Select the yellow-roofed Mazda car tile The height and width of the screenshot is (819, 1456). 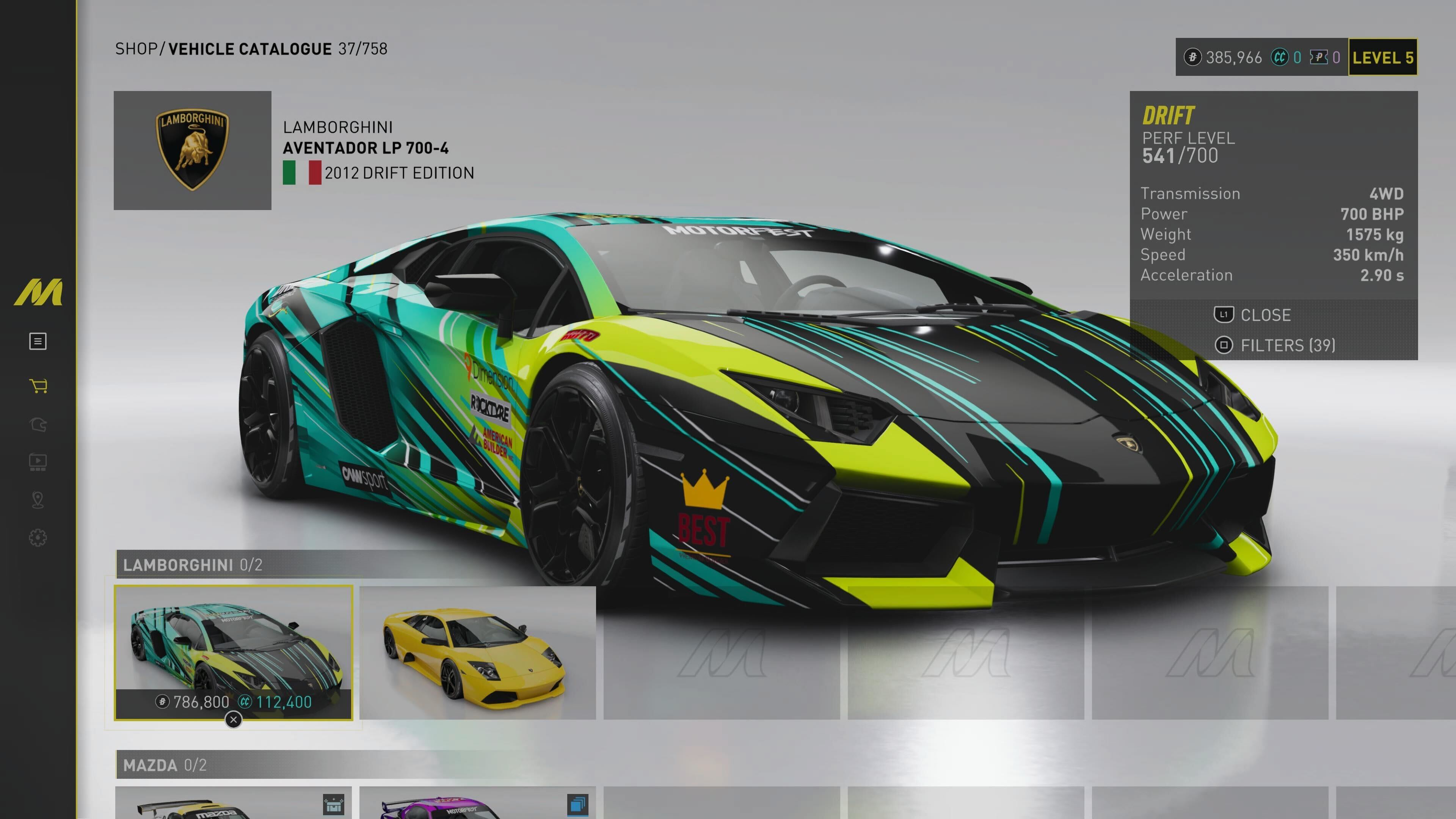[x=233, y=803]
